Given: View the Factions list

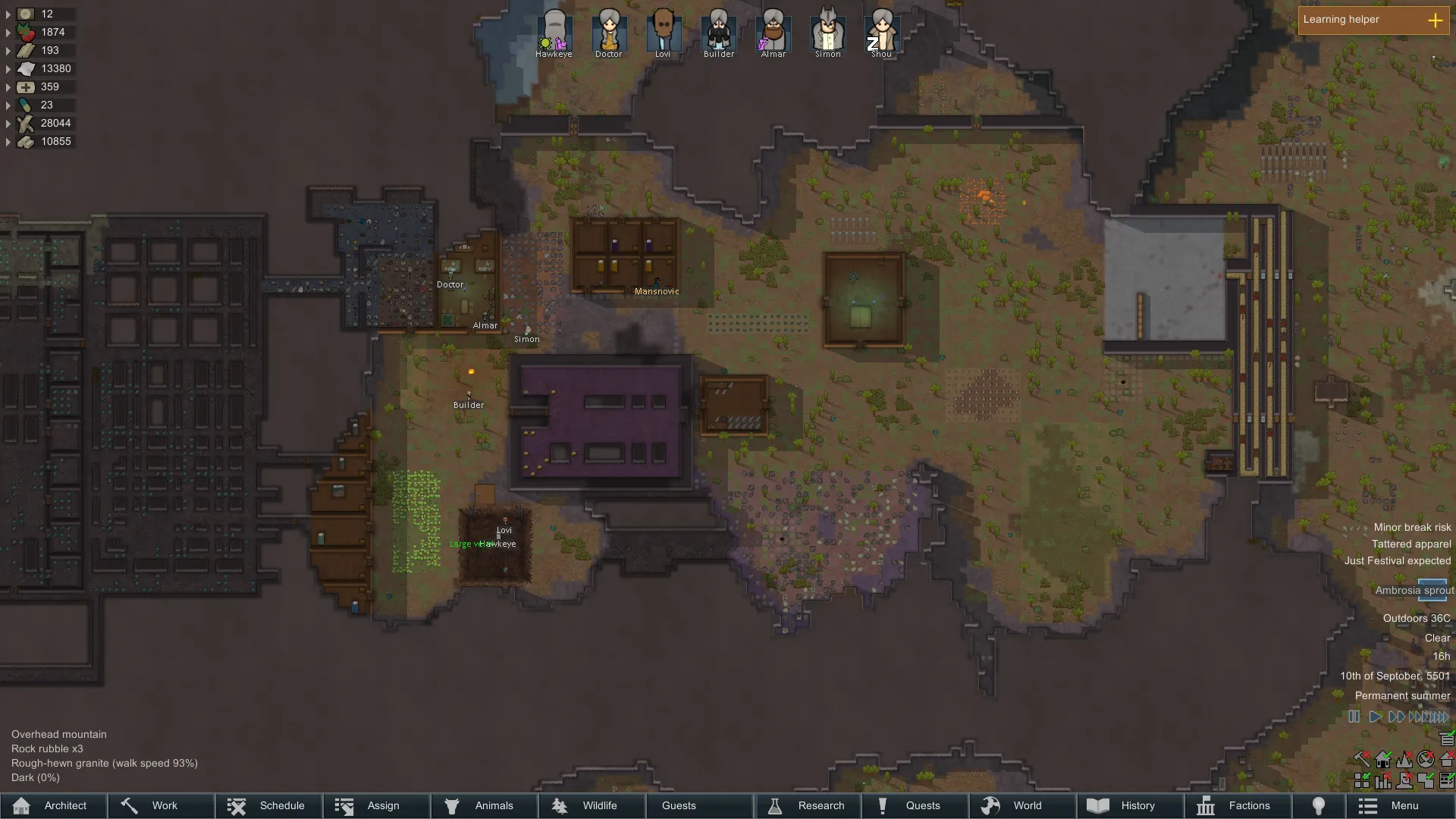Looking at the screenshot, I should [x=1238, y=805].
